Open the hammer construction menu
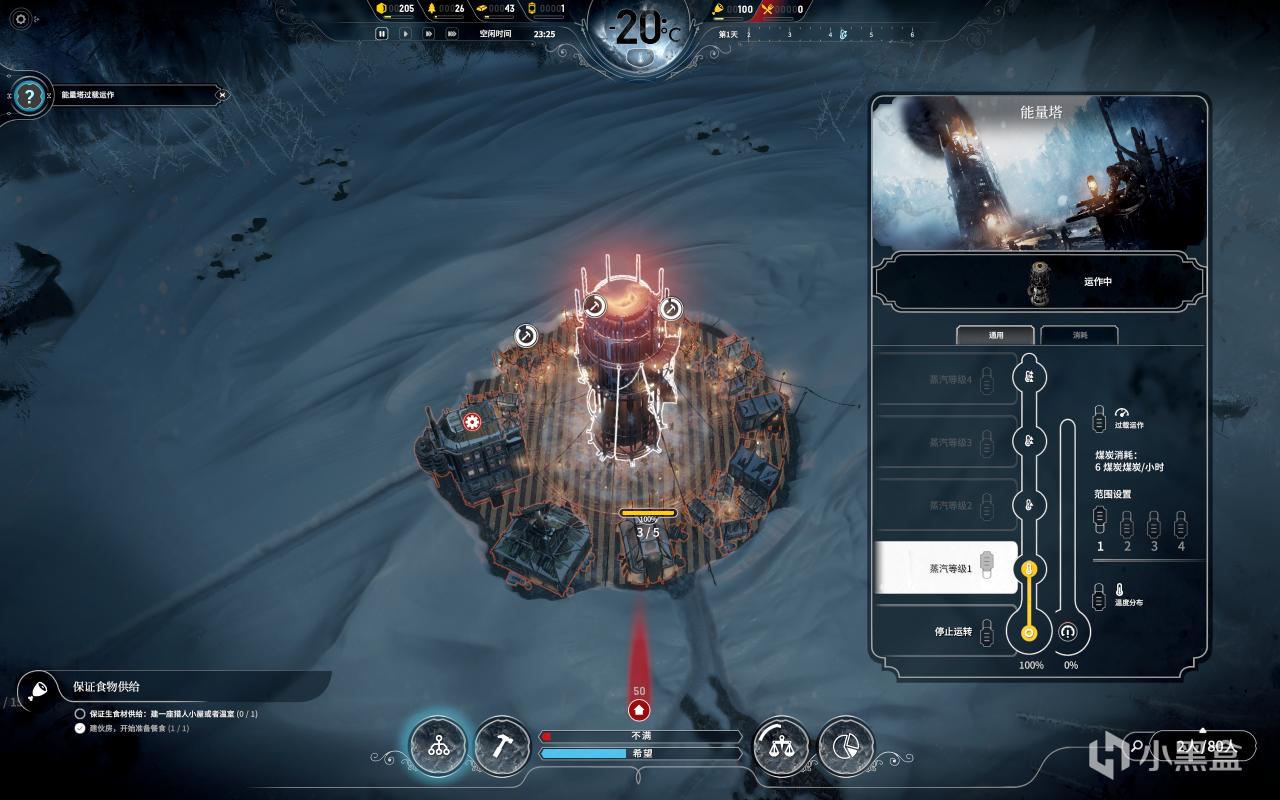 [502, 746]
